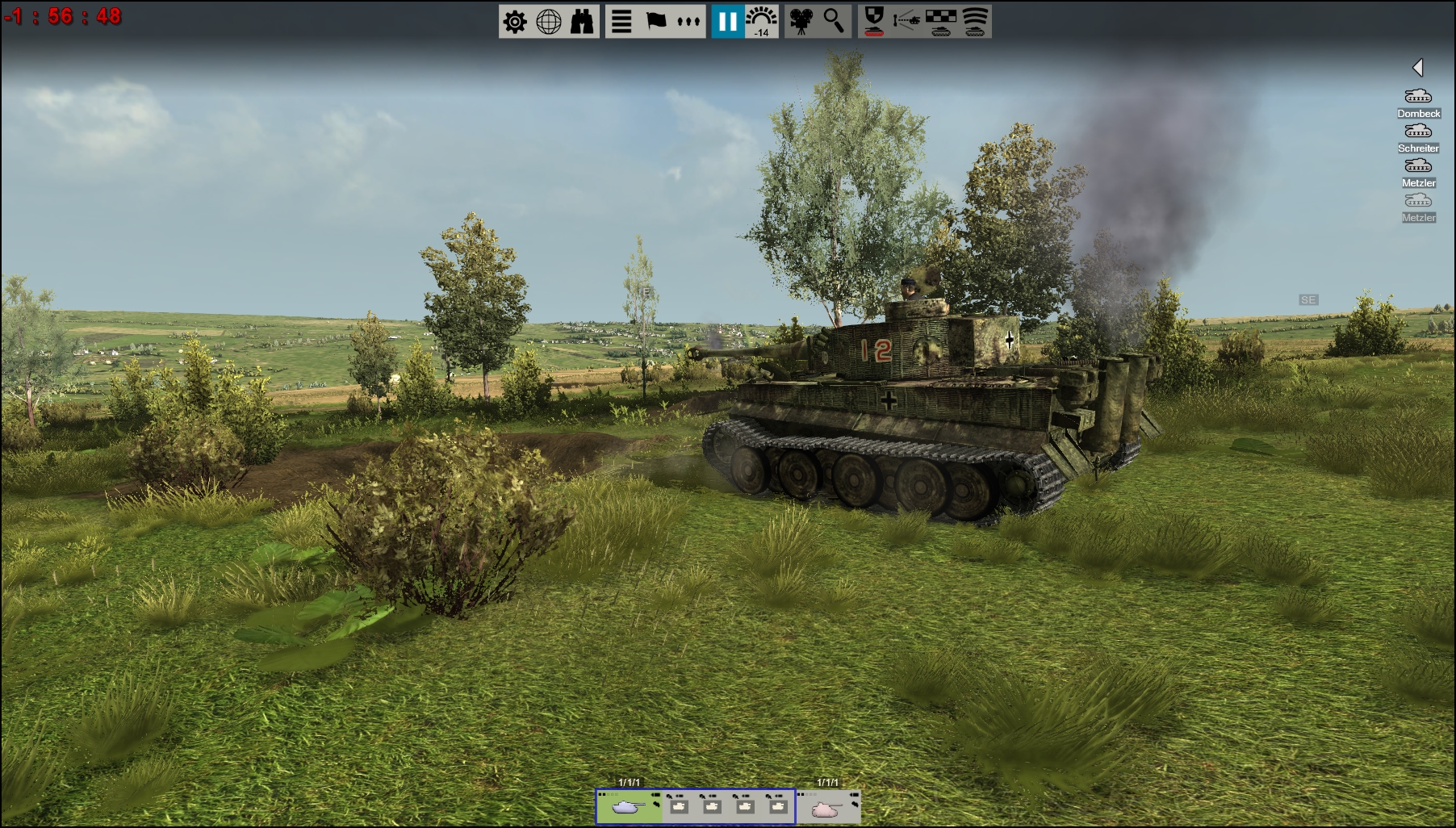Open the game settings gear icon
1456x828 pixels.
515,22
